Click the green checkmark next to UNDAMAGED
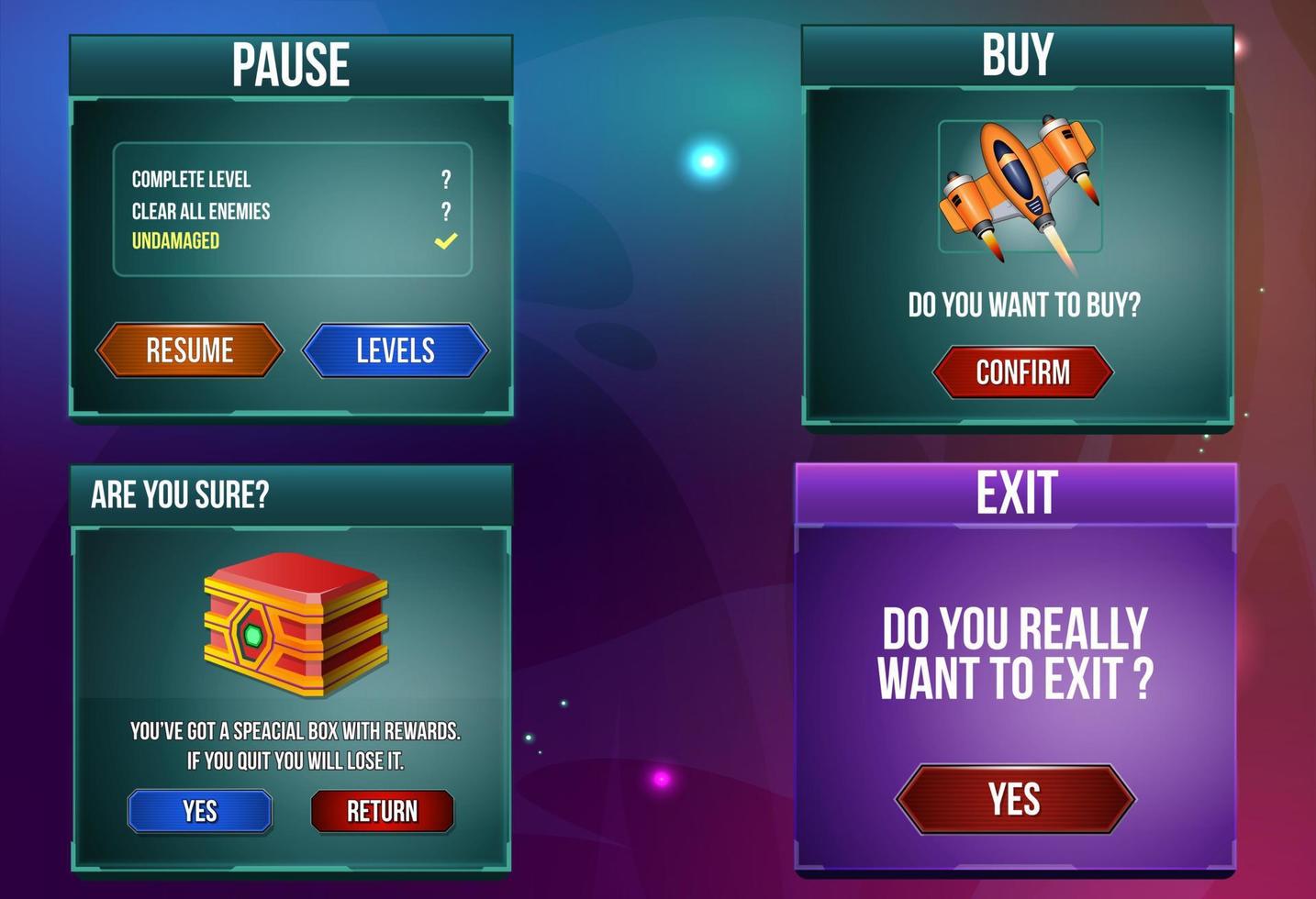The image size is (1316, 899). coord(446,240)
